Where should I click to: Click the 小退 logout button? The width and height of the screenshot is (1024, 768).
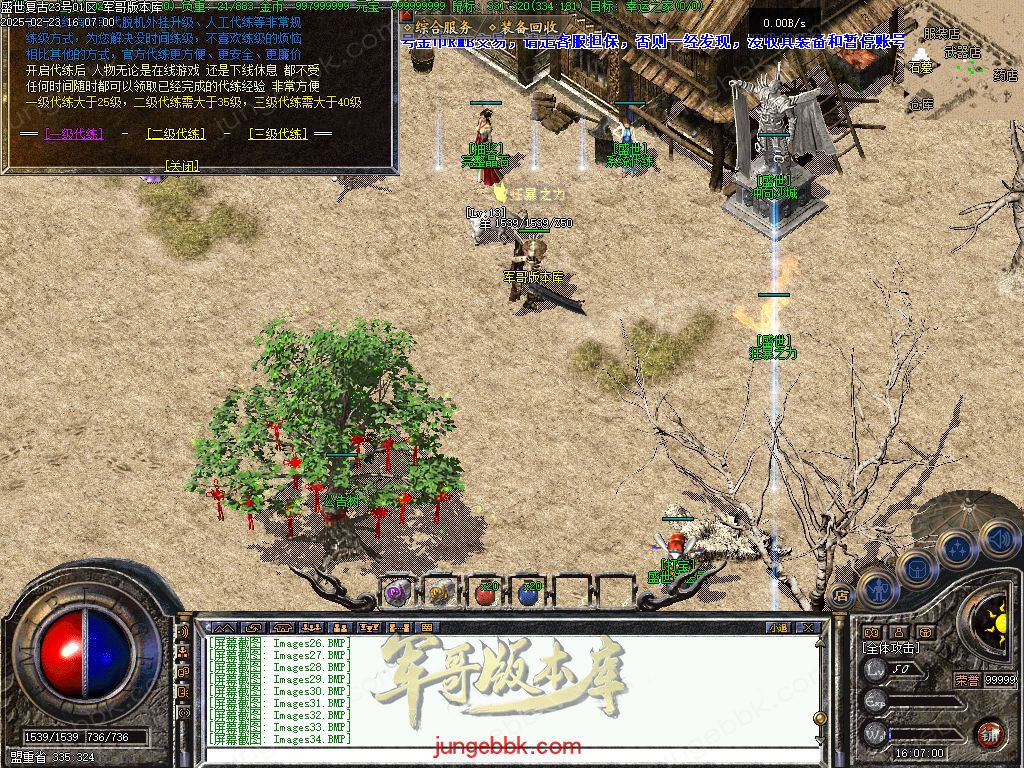pyautogui.click(x=778, y=628)
